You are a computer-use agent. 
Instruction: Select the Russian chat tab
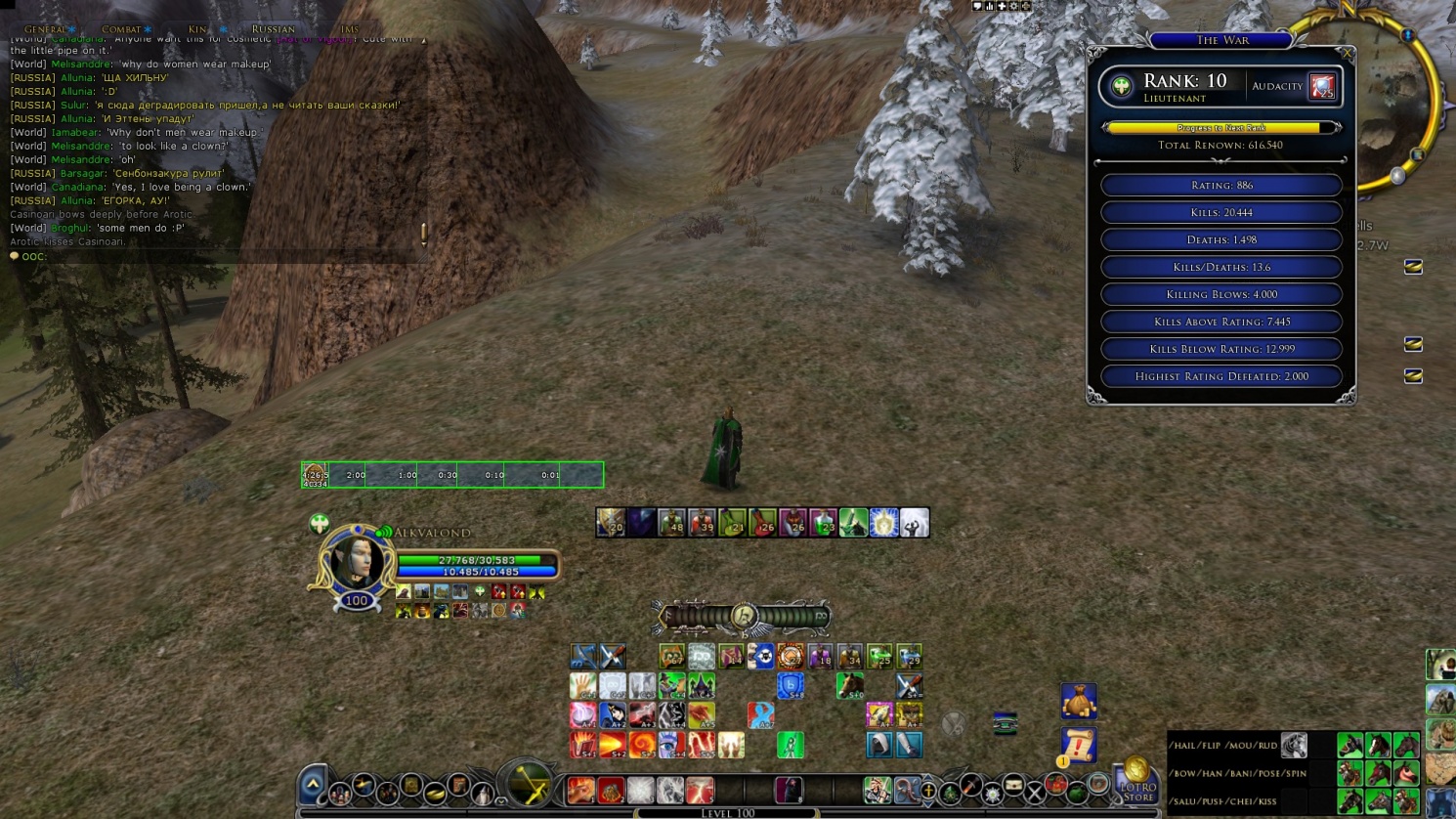(273, 29)
